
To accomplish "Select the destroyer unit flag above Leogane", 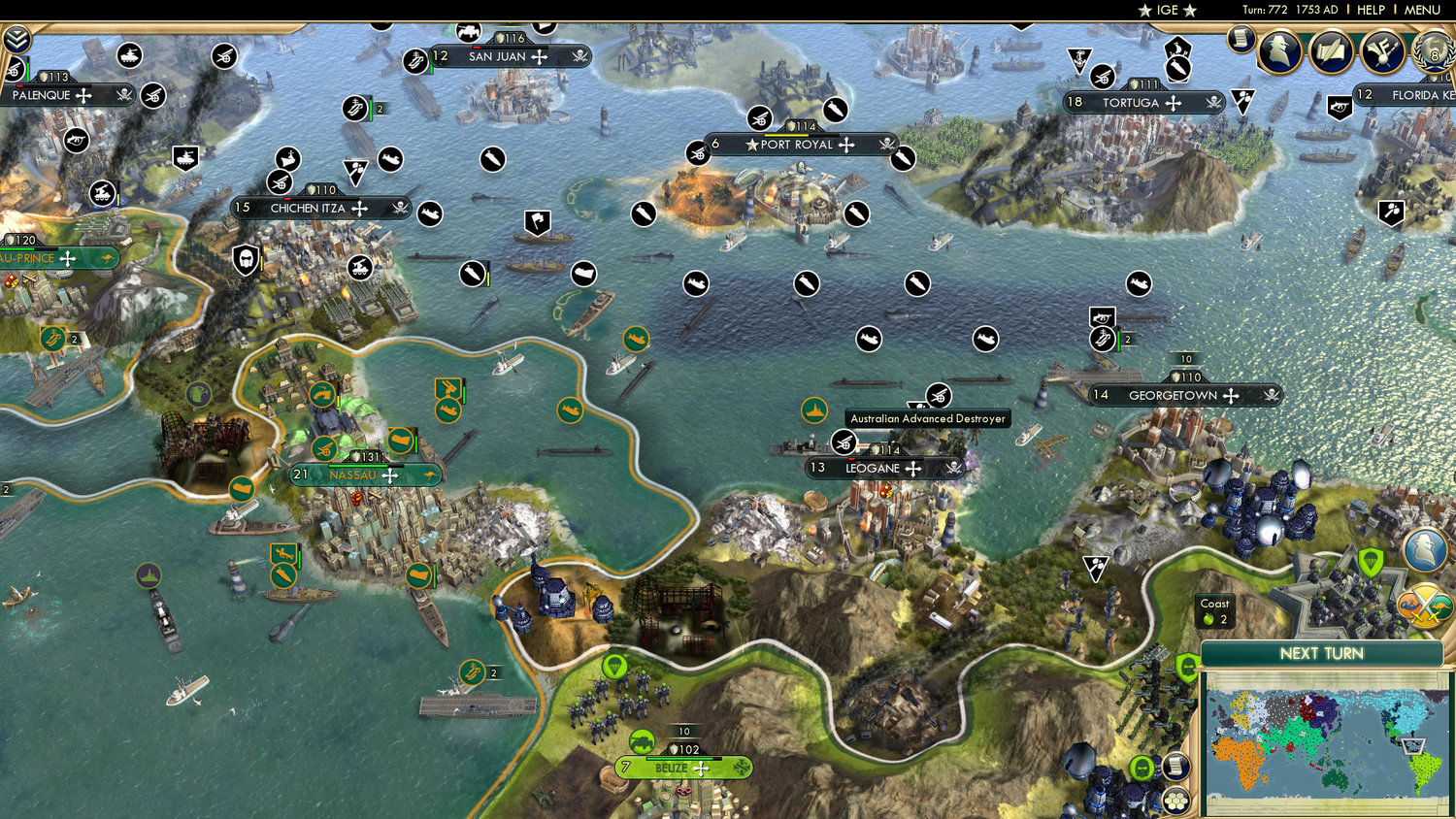I will (814, 411).
